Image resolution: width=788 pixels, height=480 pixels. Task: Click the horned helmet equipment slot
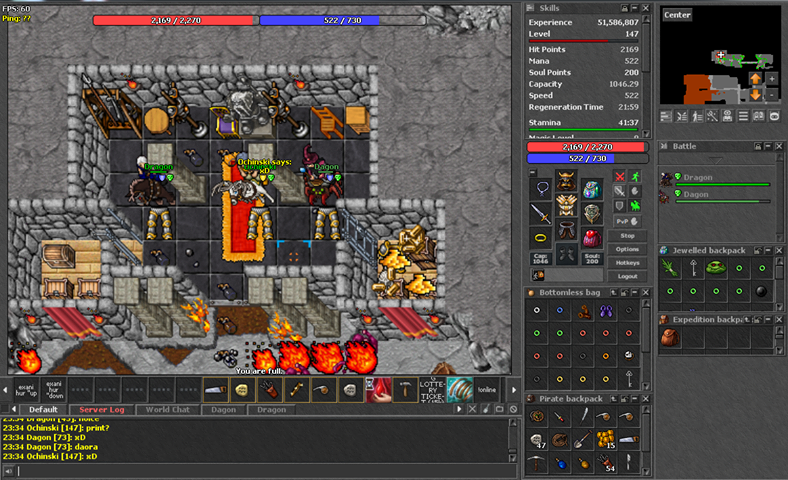tap(566, 183)
